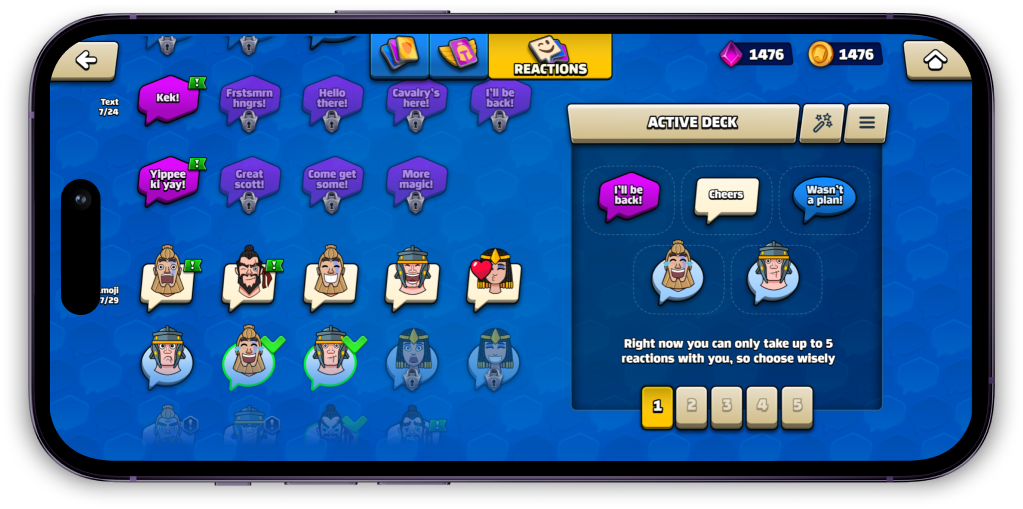This screenshot has height=509, width=1023.
Task: Select the "I'll be back!" deck slot
Action: point(629,195)
